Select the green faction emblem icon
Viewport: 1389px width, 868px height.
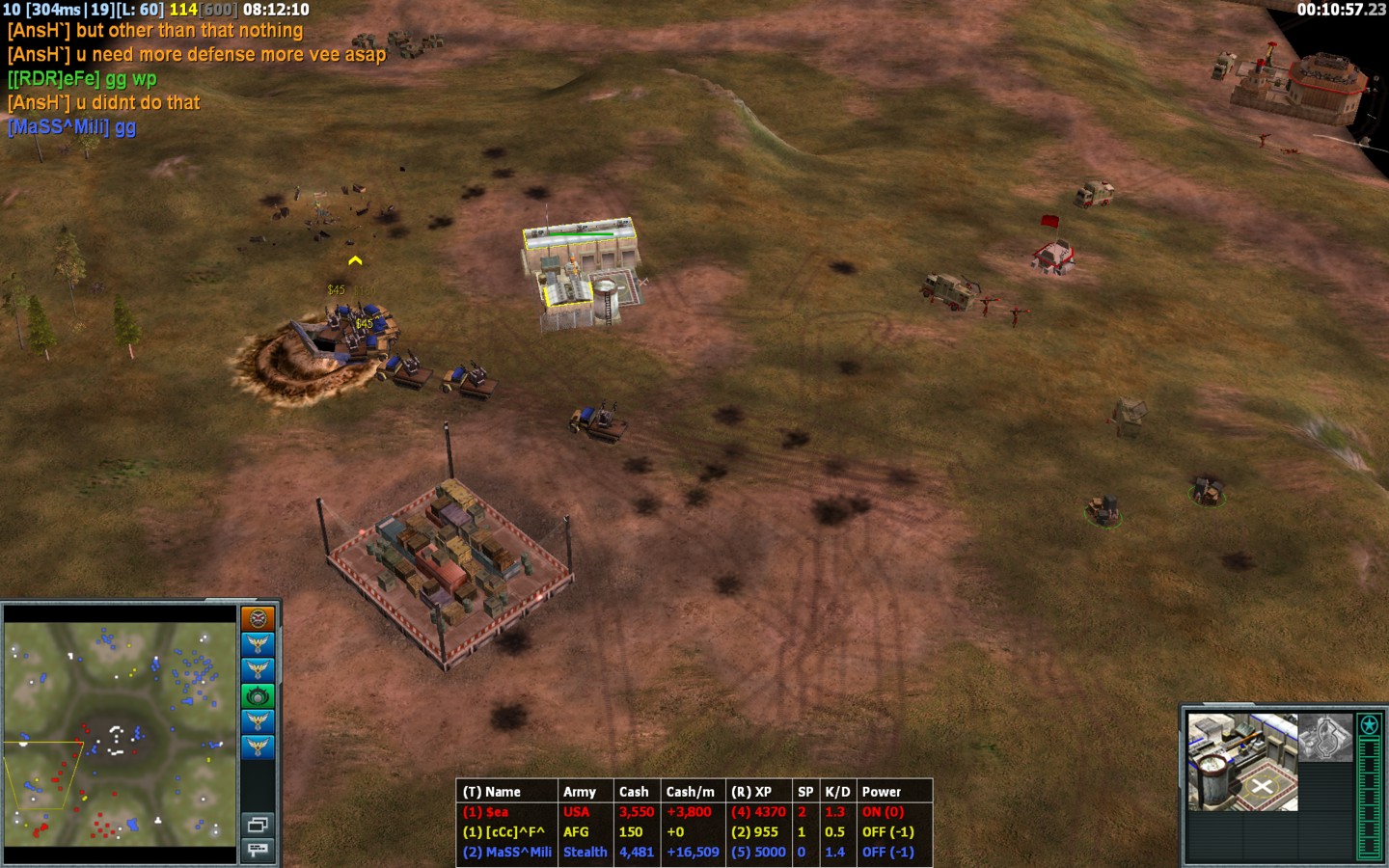[x=258, y=695]
